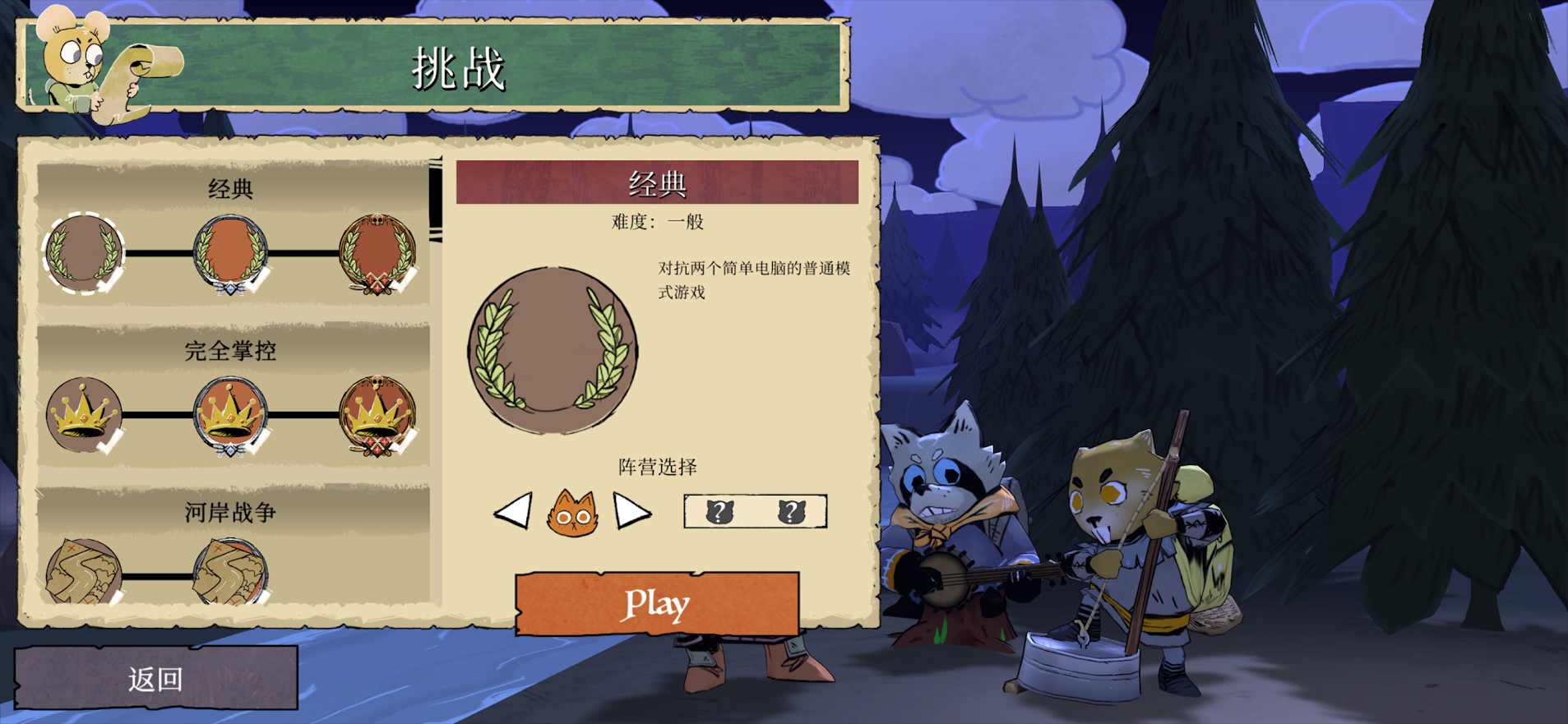This screenshot has height=724, width=1568.
Task: Click the first question-mark opponent slot
Action: [x=720, y=511]
